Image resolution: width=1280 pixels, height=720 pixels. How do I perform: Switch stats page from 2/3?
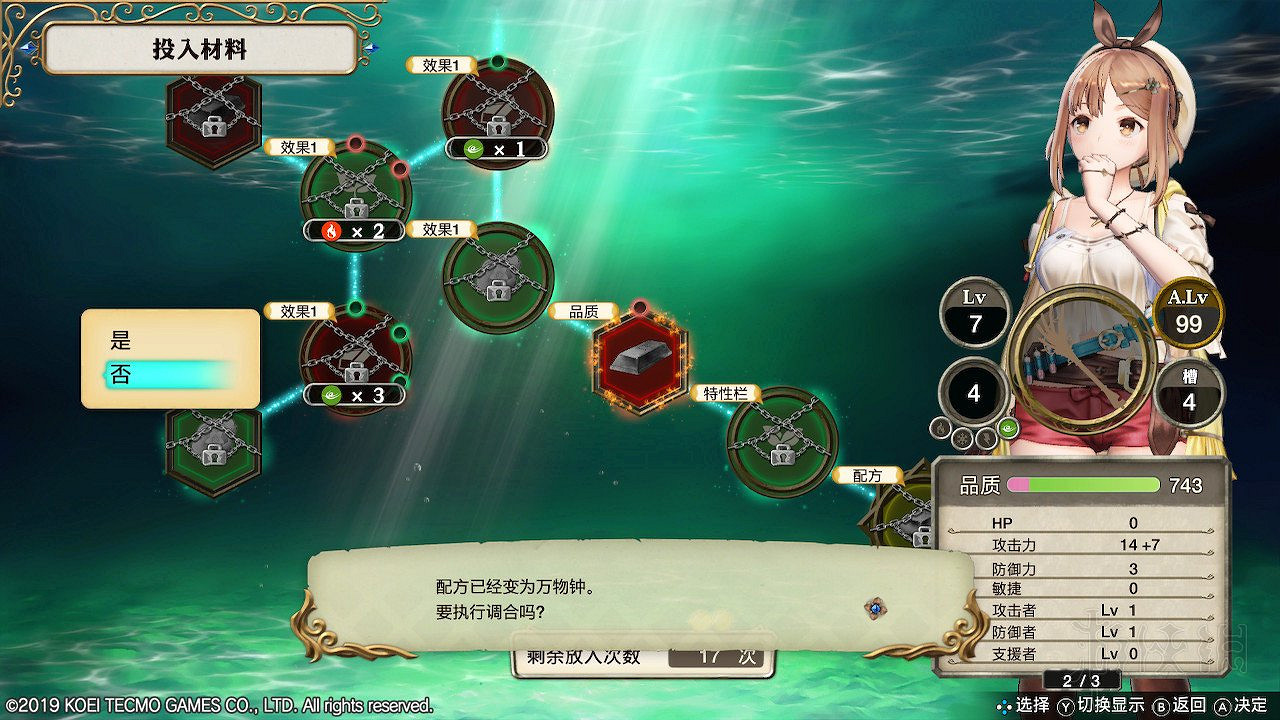pyautogui.click(x=1082, y=680)
